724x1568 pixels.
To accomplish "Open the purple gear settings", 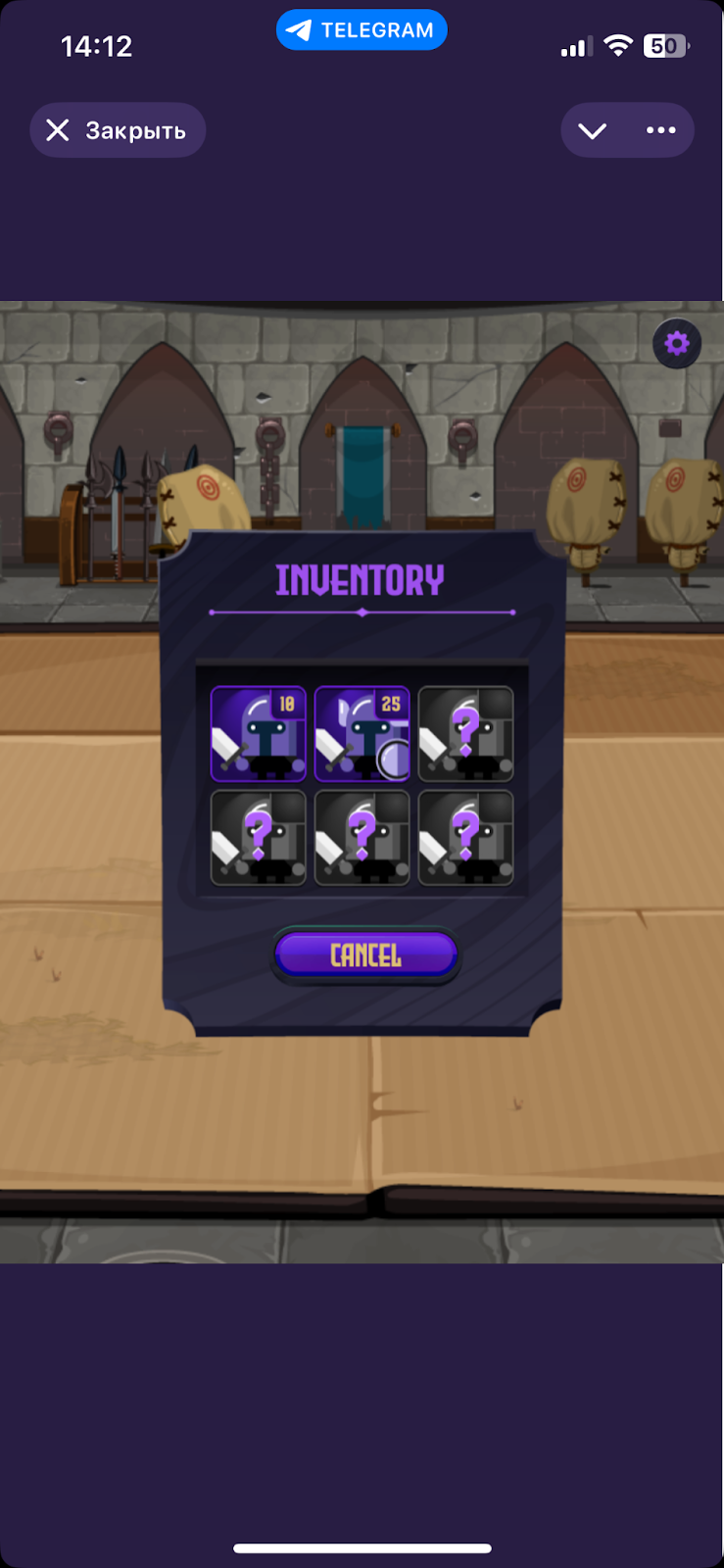I will point(677,344).
